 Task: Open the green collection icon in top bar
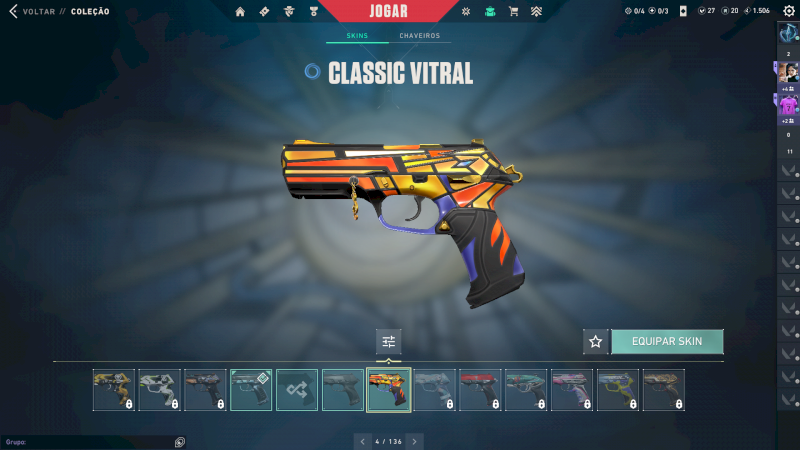489,11
